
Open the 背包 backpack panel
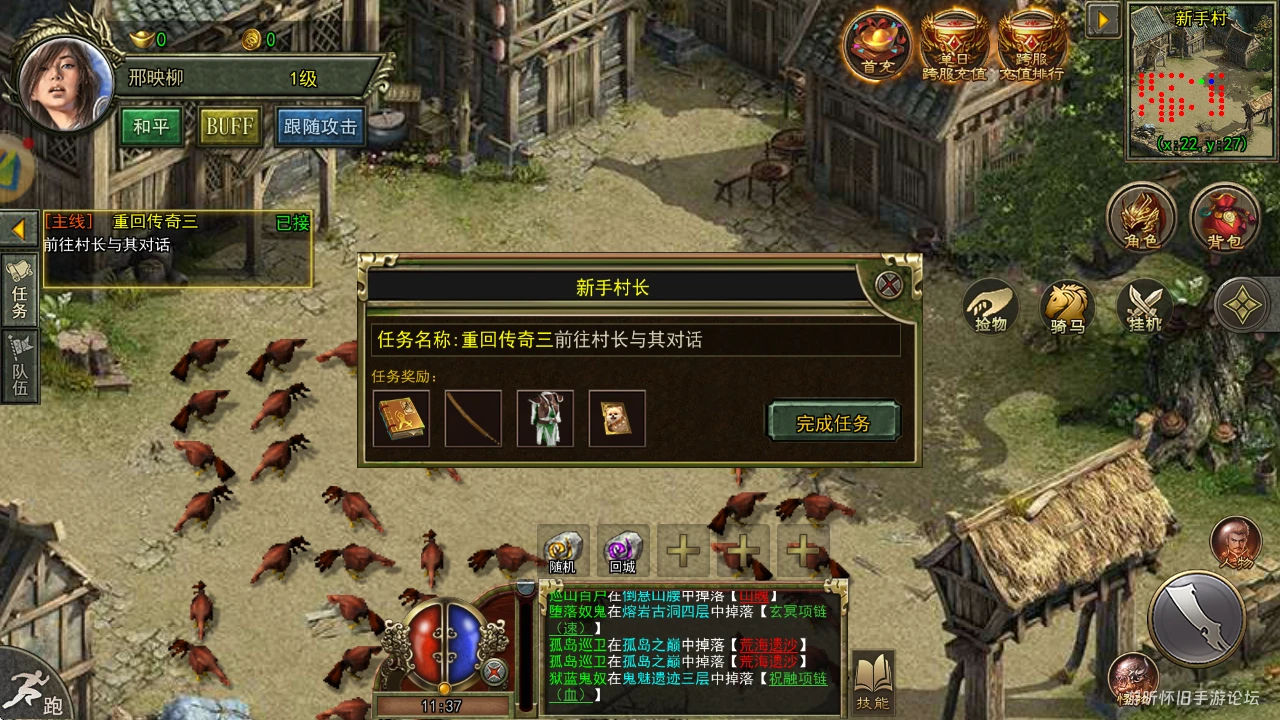click(1224, 218)
